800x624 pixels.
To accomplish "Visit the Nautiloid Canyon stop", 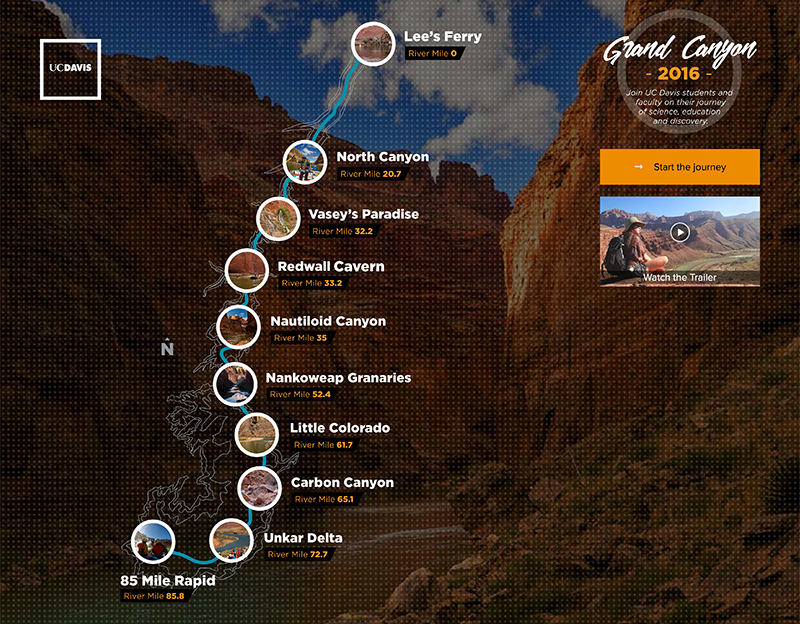I will 238,326.
